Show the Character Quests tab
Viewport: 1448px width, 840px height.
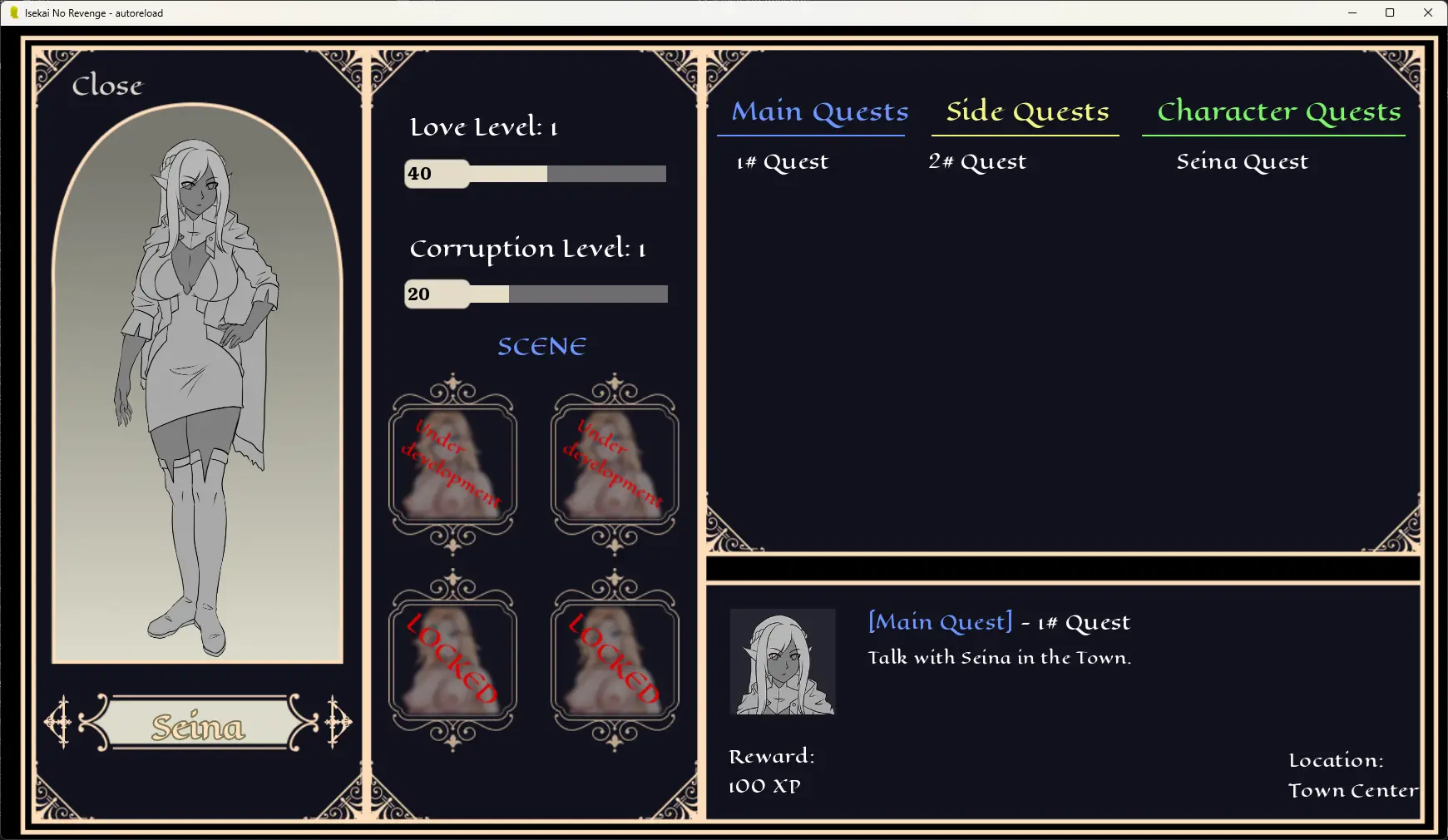point(1278,111)
